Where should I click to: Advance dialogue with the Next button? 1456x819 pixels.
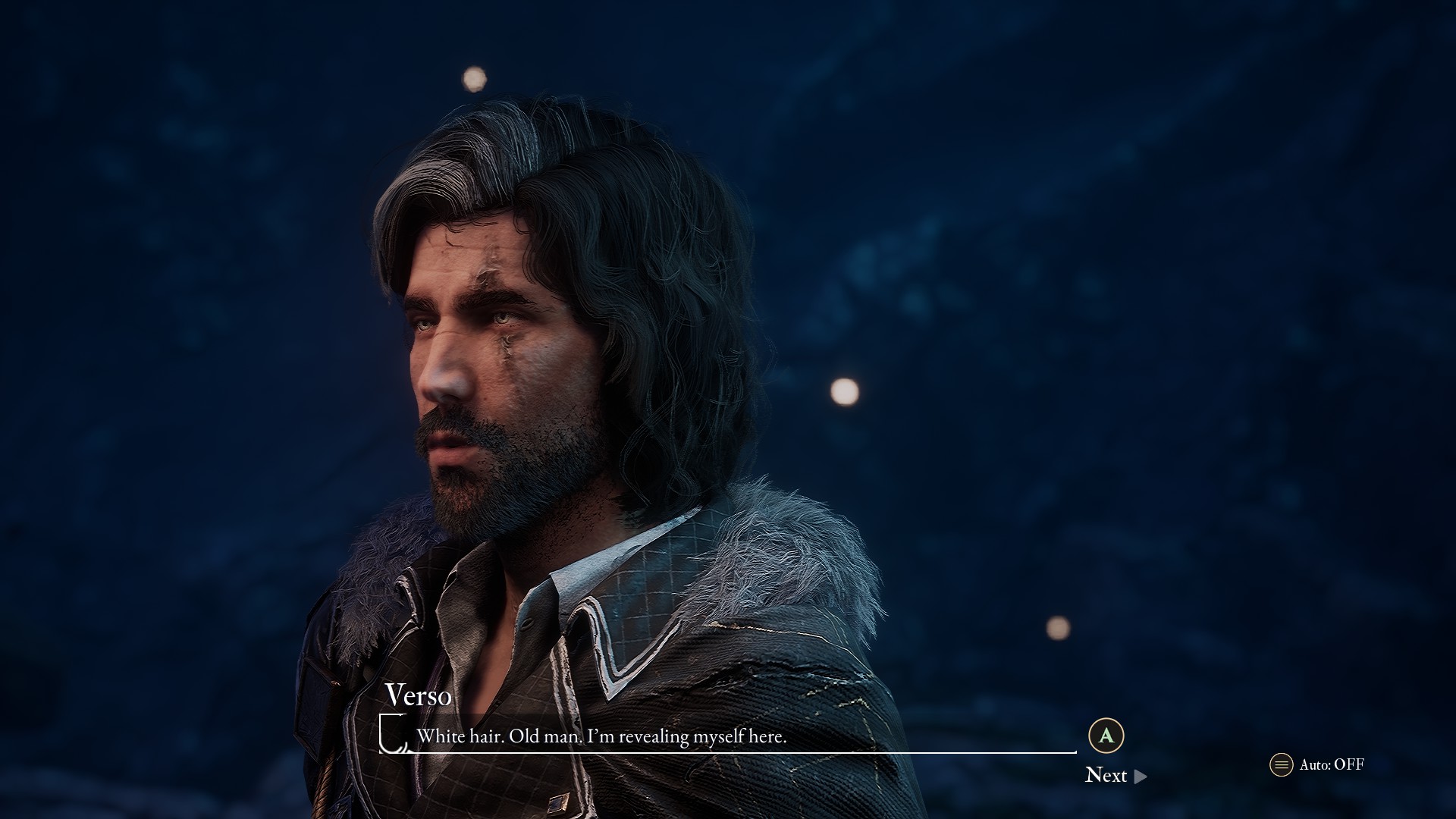pos(1115,775)
